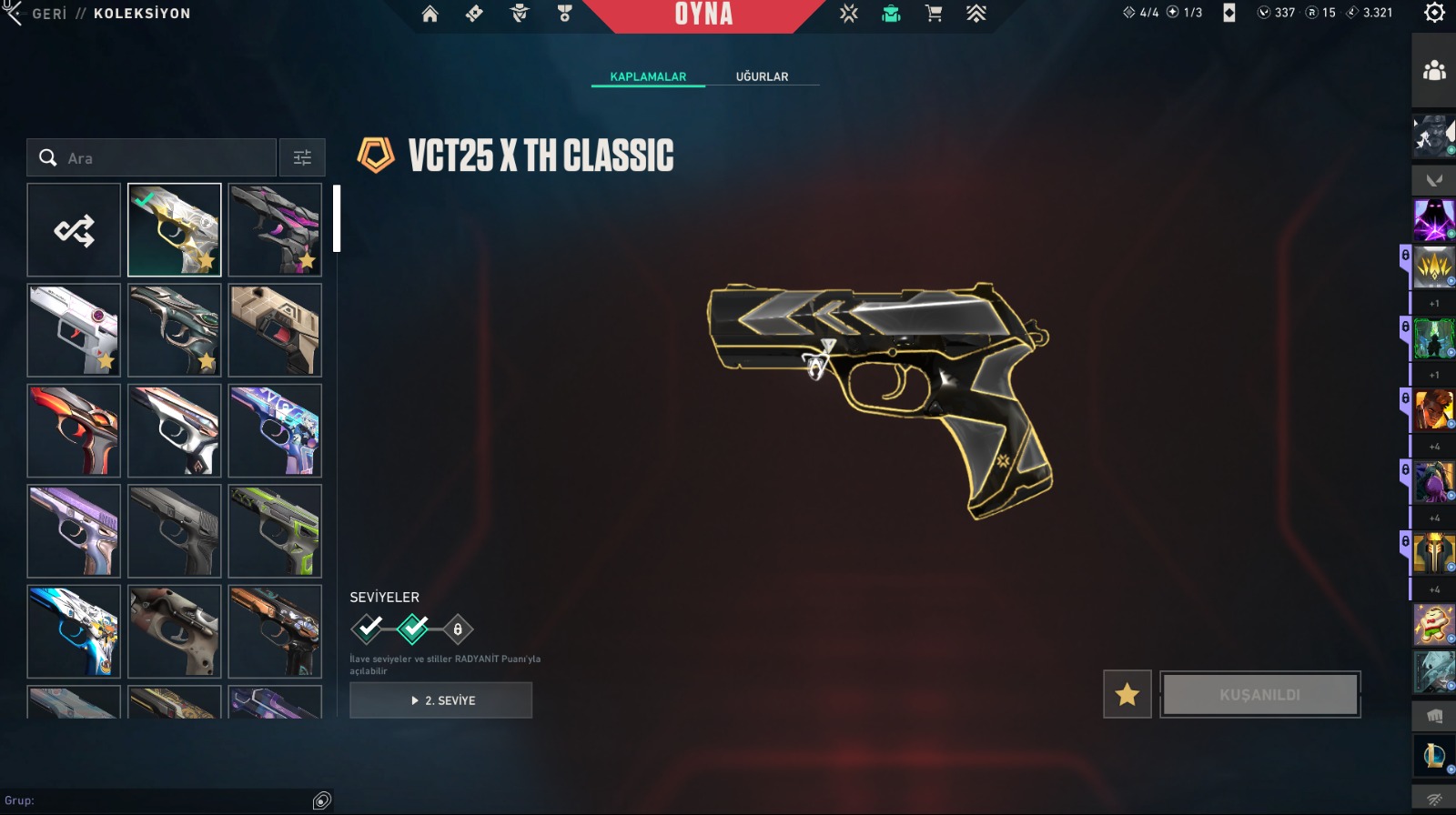The width and height of the screenshot is (1456, 815).
Task: Choose the random skin shuffle tile
Action: coord(74,230)
